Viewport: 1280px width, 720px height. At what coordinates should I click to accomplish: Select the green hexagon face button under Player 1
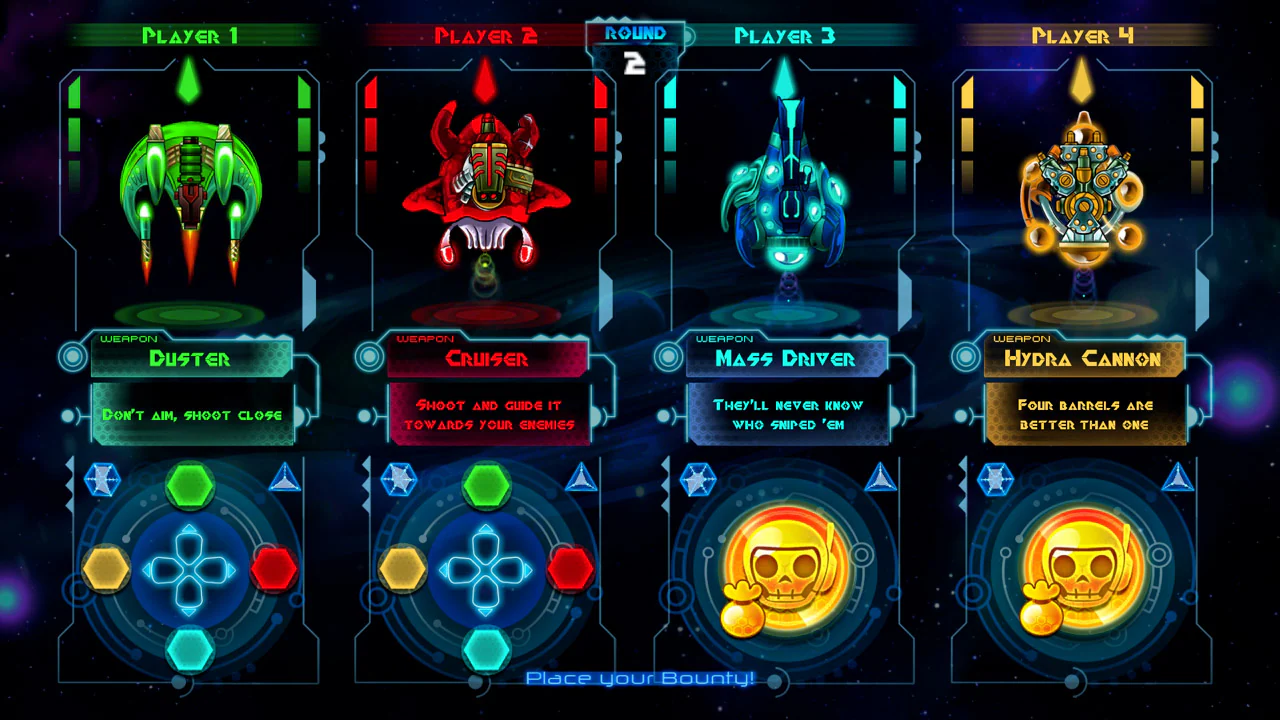pos(191,487)
